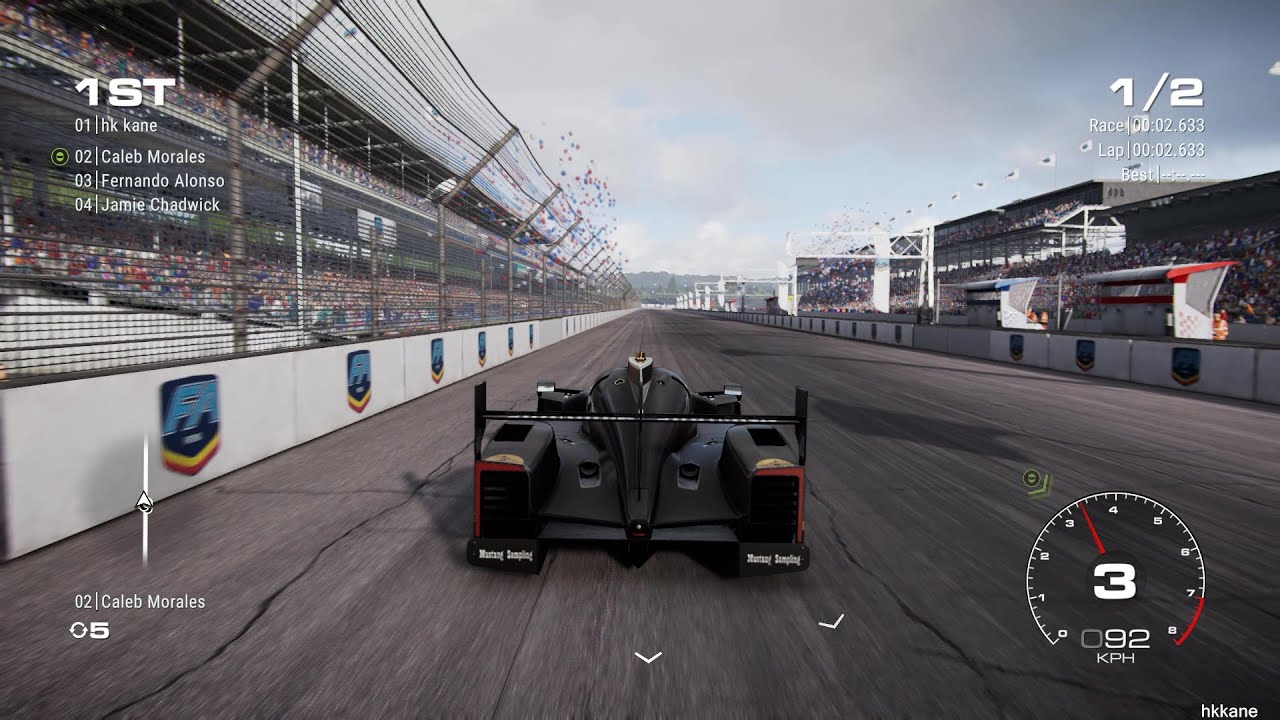Select the 1ST position header
The image size is (1280, 720).
tap(126, 90)
